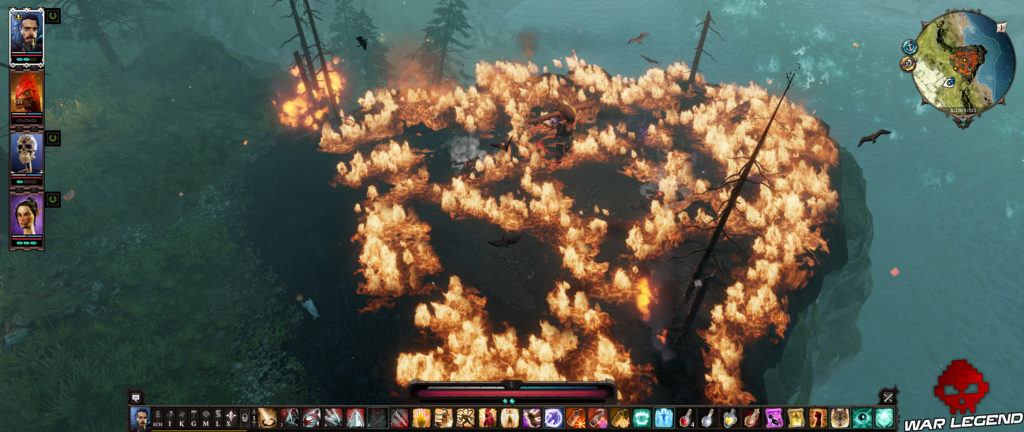Select the skeleton party member portrait
The height and width of the screenshot is (432, 1024).
(x=25, y=155)
